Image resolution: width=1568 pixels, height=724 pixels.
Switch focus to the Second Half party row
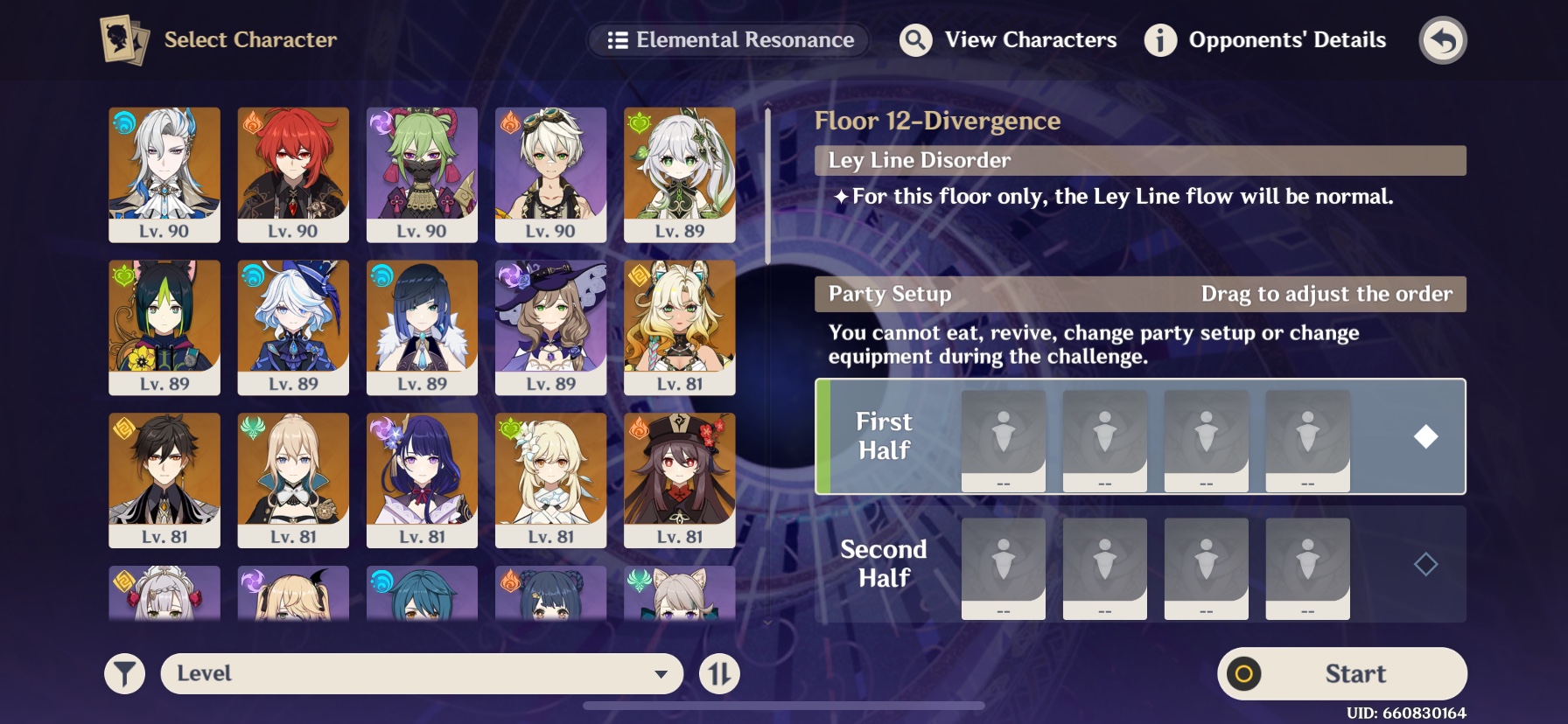coord(883,565)
